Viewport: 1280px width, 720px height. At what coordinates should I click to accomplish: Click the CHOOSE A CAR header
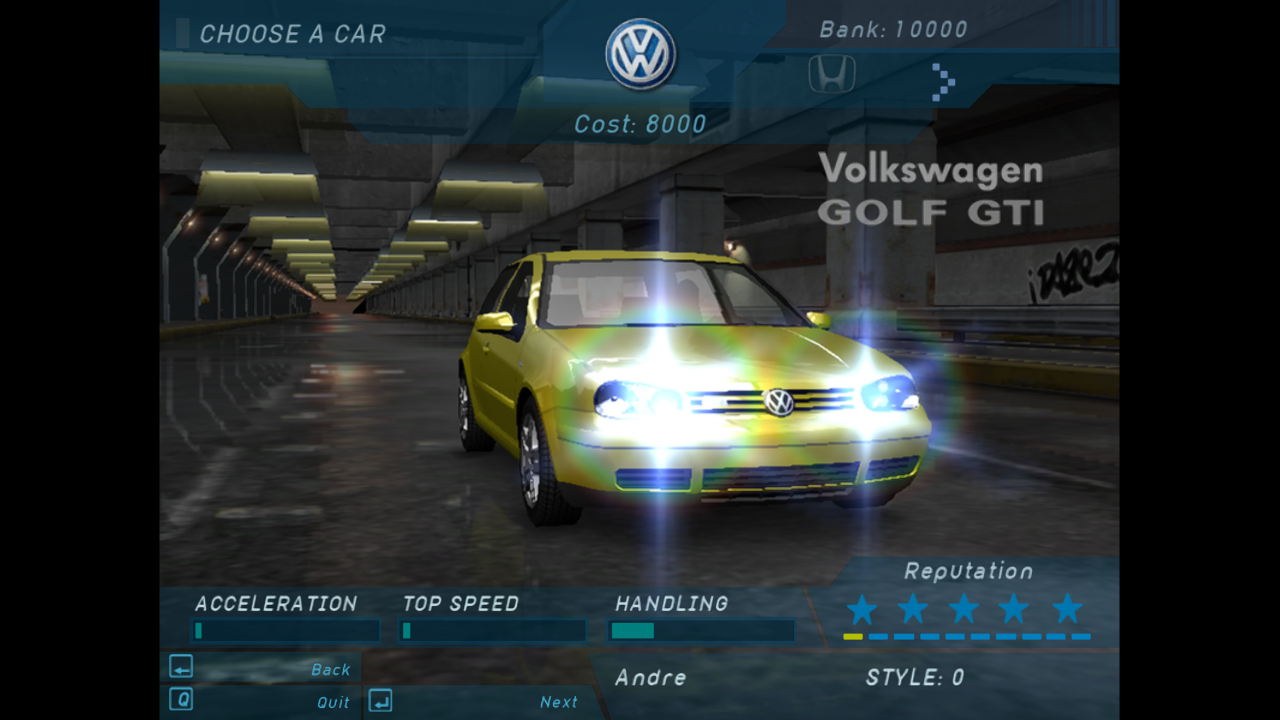pyautogui.click(x=295, y=34)
